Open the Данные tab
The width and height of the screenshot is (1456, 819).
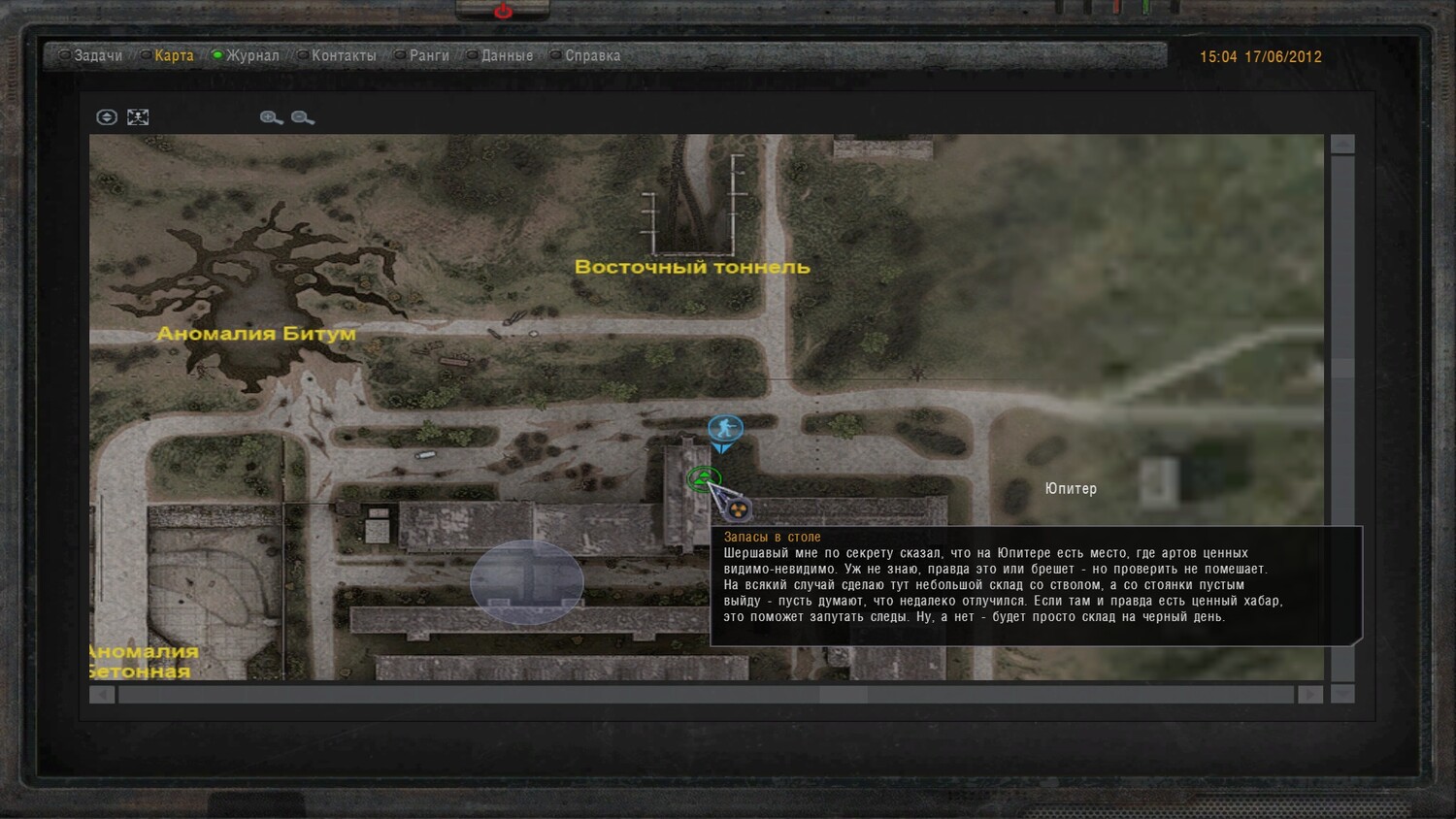[507, 56]
